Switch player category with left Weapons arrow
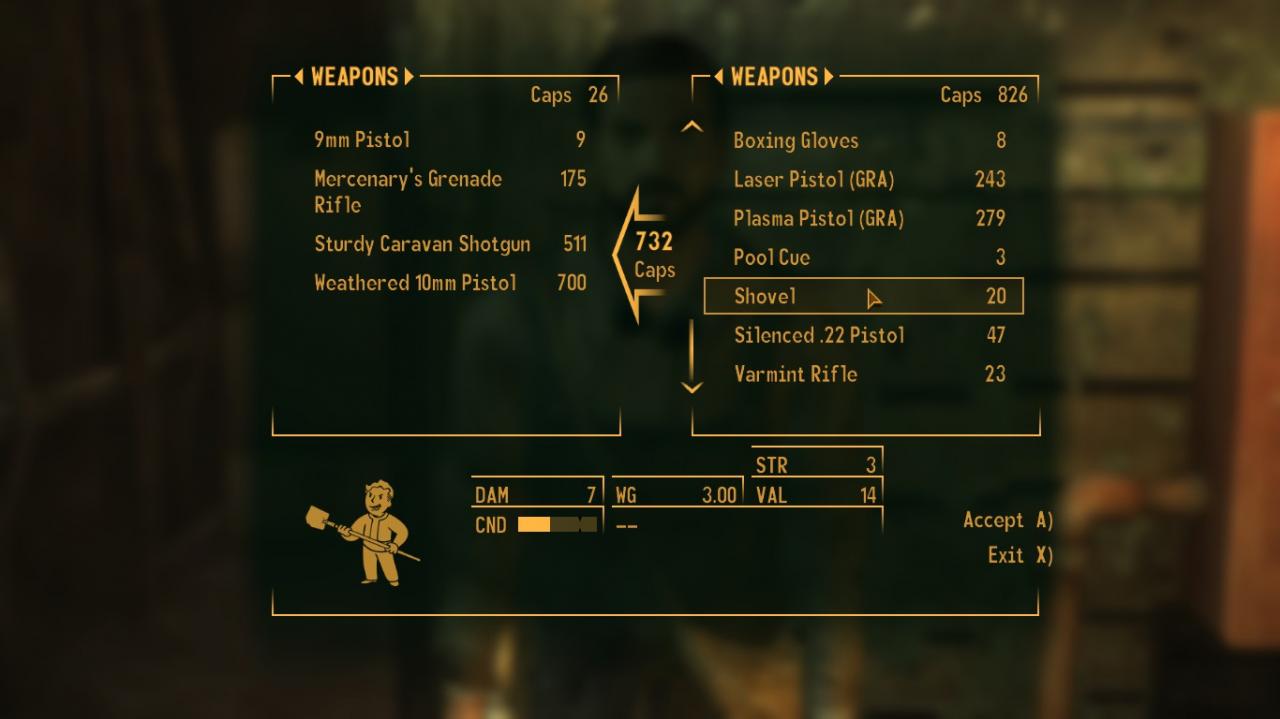1280x719 pixels. [x=299, y=77]
